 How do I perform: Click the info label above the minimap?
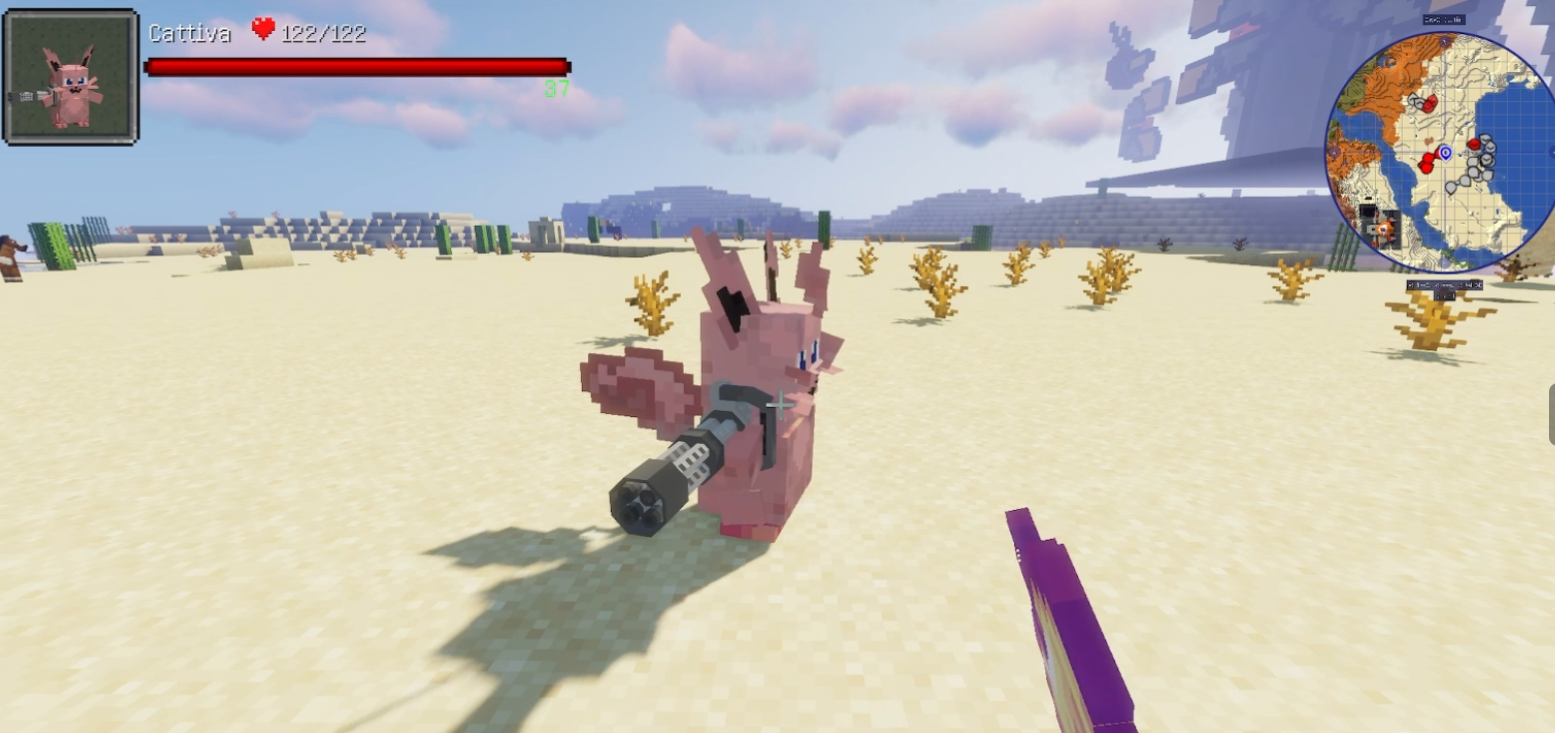click(x=1444, y=18)
